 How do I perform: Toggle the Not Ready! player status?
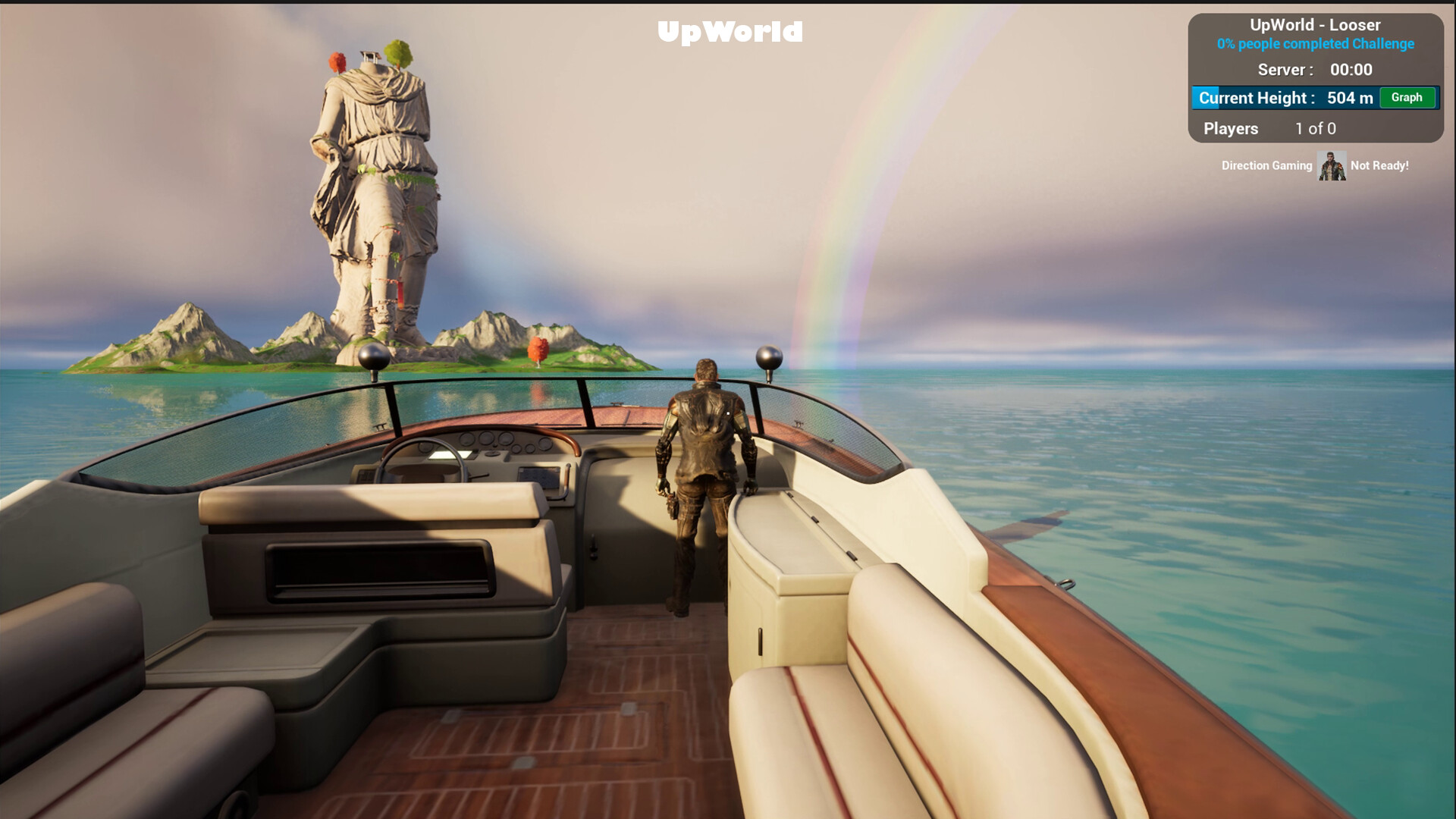pyautogui.click(x=1380, y=165)
